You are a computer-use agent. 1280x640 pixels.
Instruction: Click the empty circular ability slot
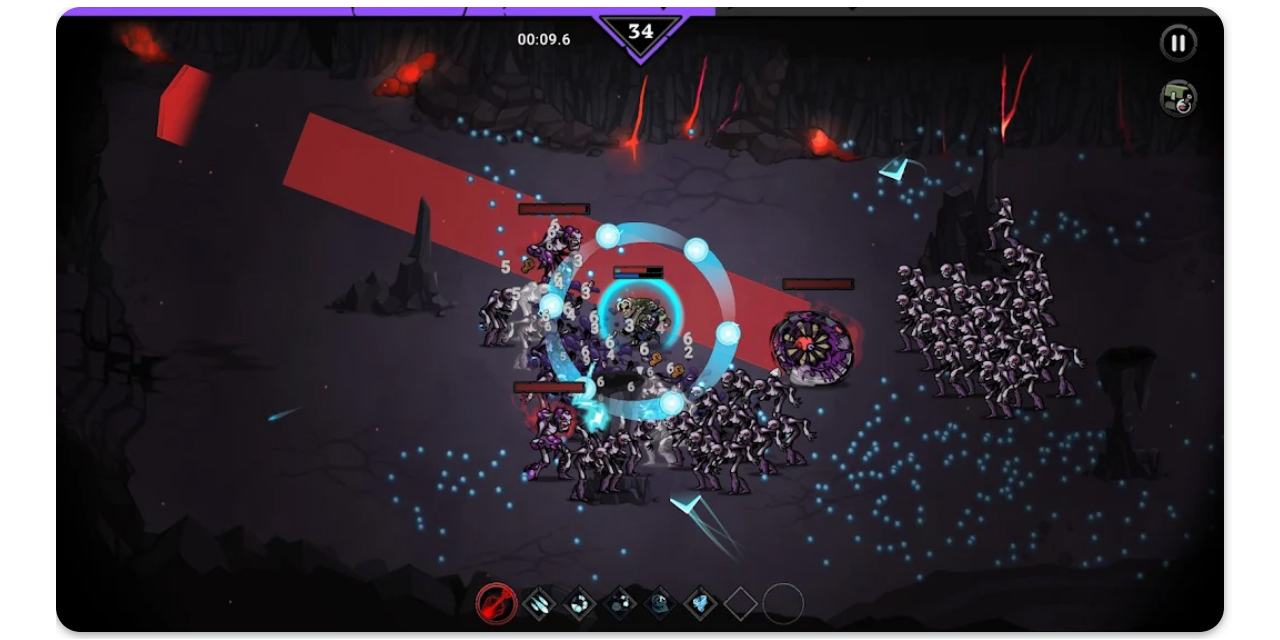(x=783, y=603)
